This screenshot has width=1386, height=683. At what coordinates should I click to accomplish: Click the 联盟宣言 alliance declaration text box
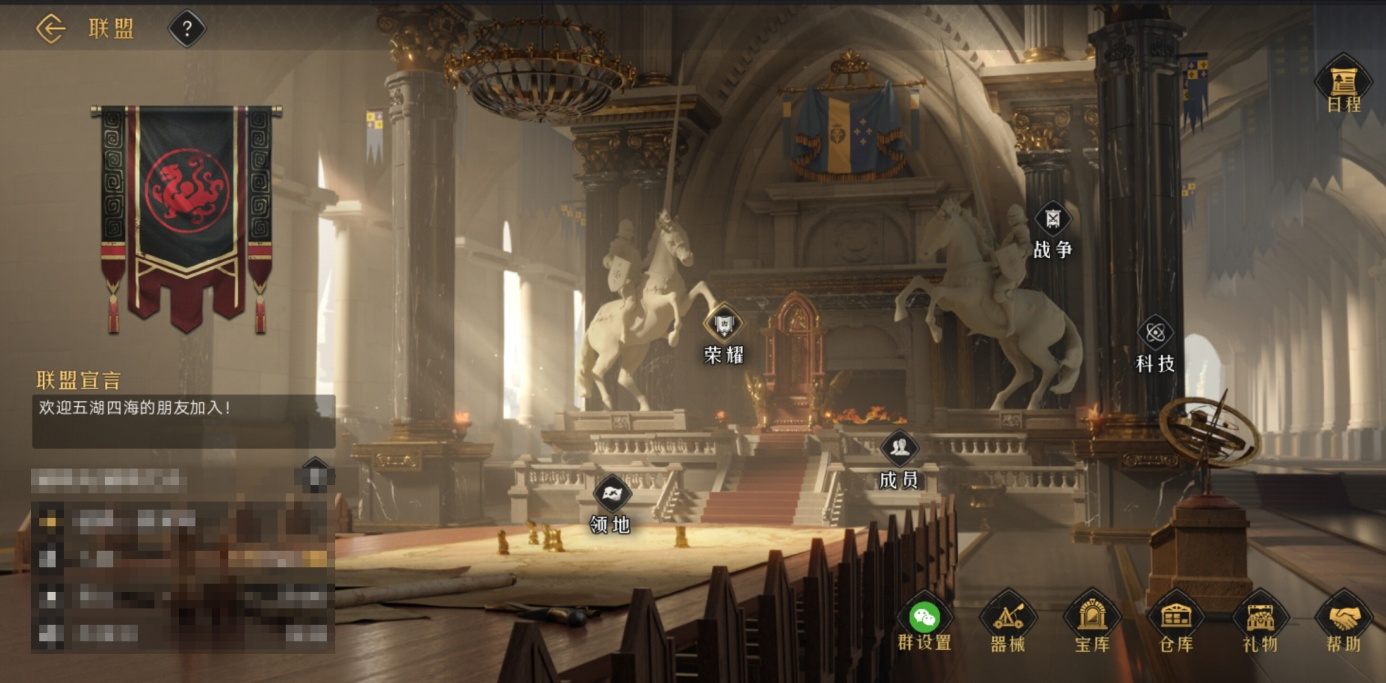(x=184, y=421)
